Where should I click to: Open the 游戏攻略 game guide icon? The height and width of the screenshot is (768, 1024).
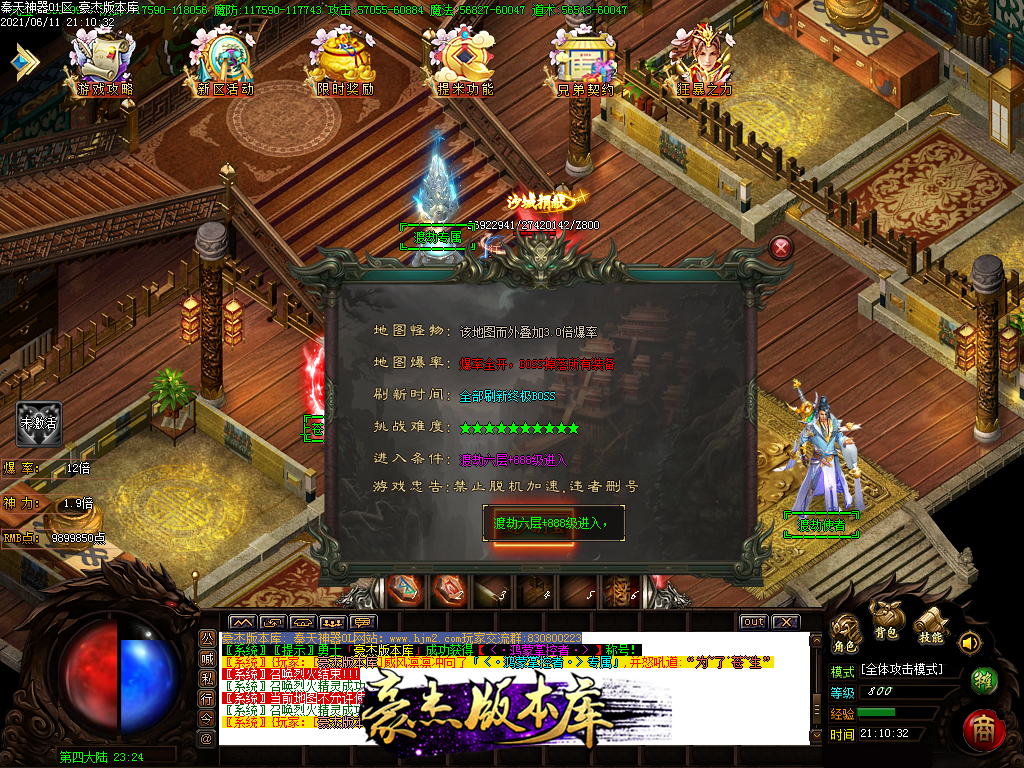point(104,62)
